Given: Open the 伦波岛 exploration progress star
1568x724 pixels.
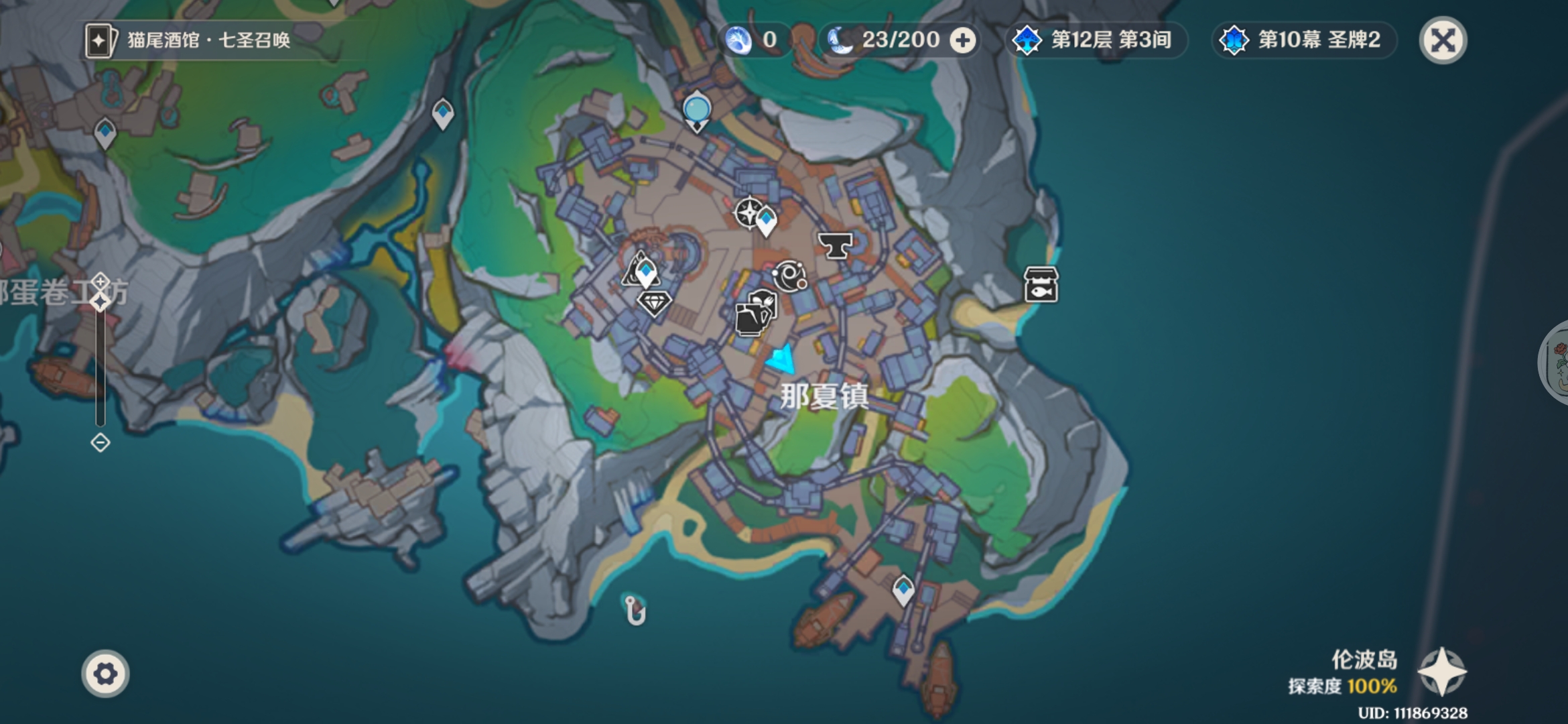Looking at the screenshot, I should click(1442, 672).
